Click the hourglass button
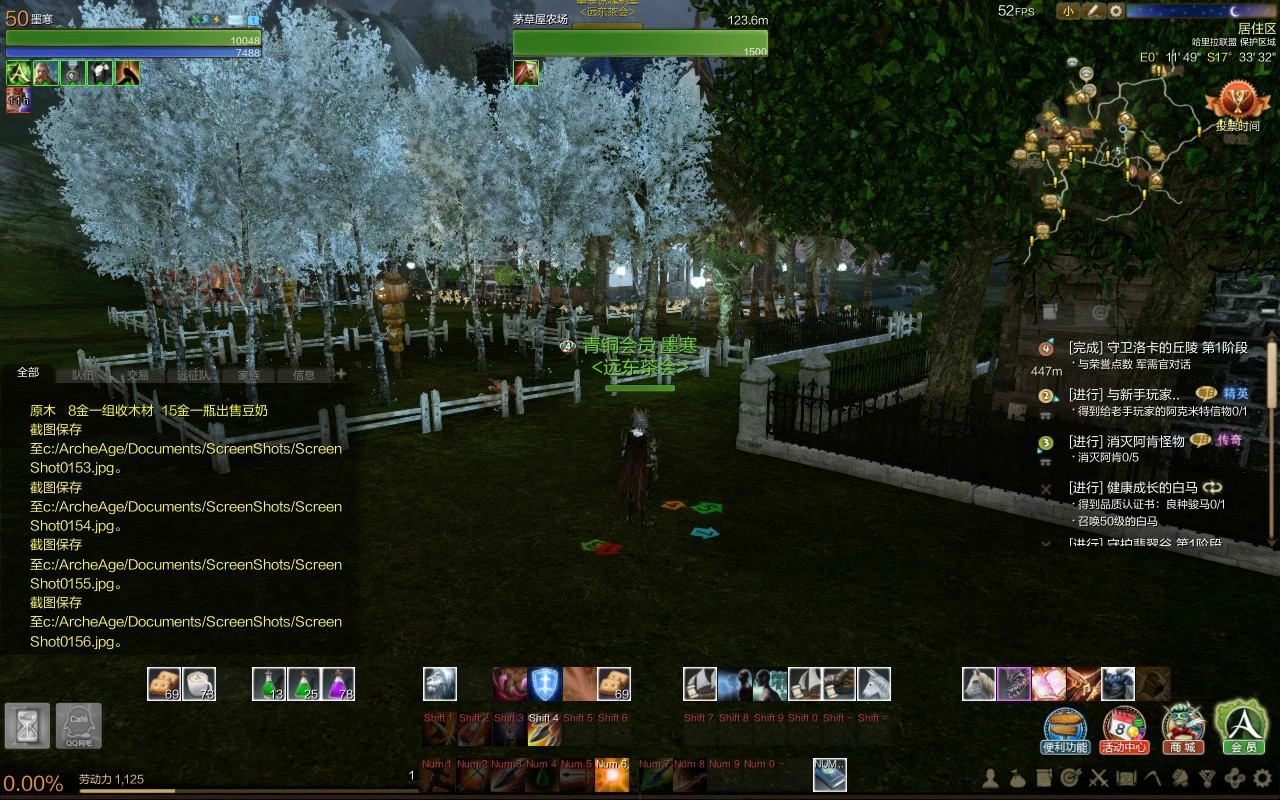Screen dimensions: 1280x800 pyautogui.click(x=27, y=726)
